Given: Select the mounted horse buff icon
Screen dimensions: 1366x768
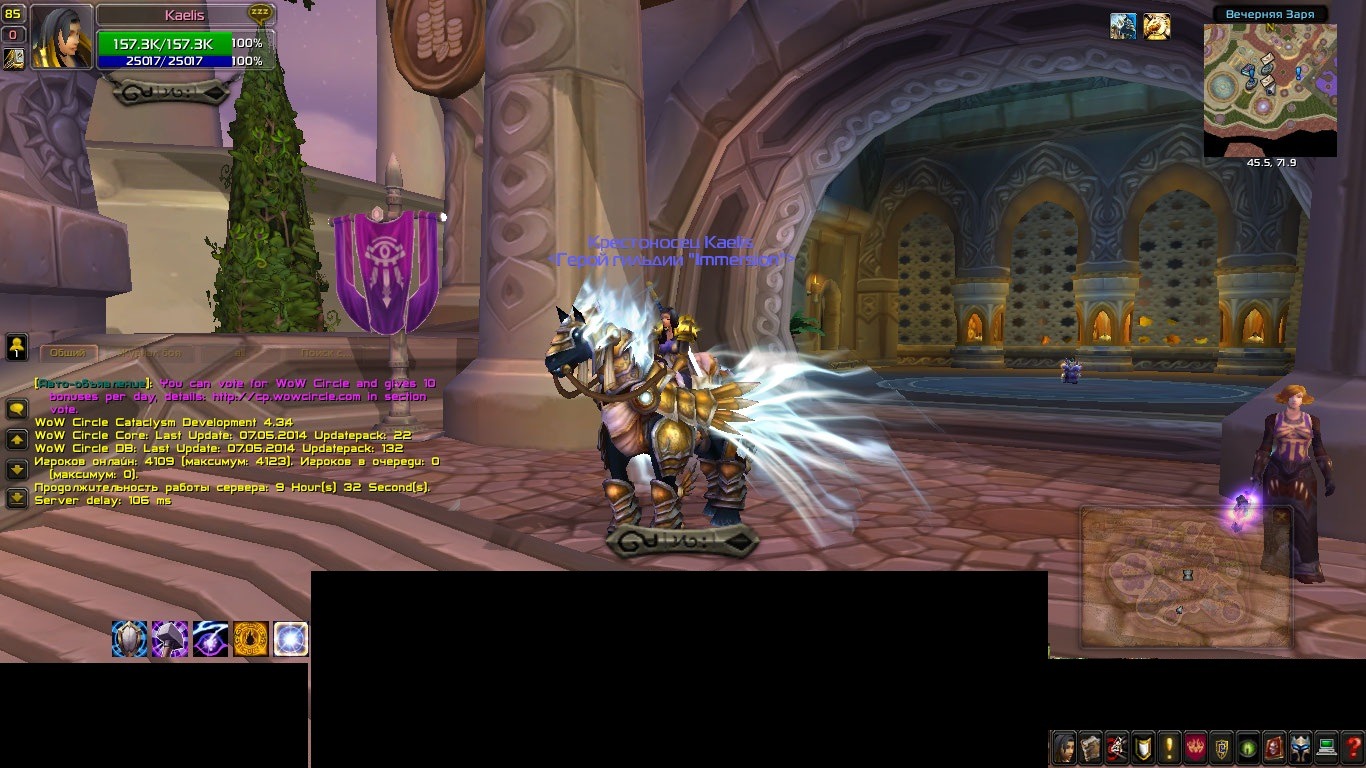Looking at the screenshot, I should [1123, 27].
